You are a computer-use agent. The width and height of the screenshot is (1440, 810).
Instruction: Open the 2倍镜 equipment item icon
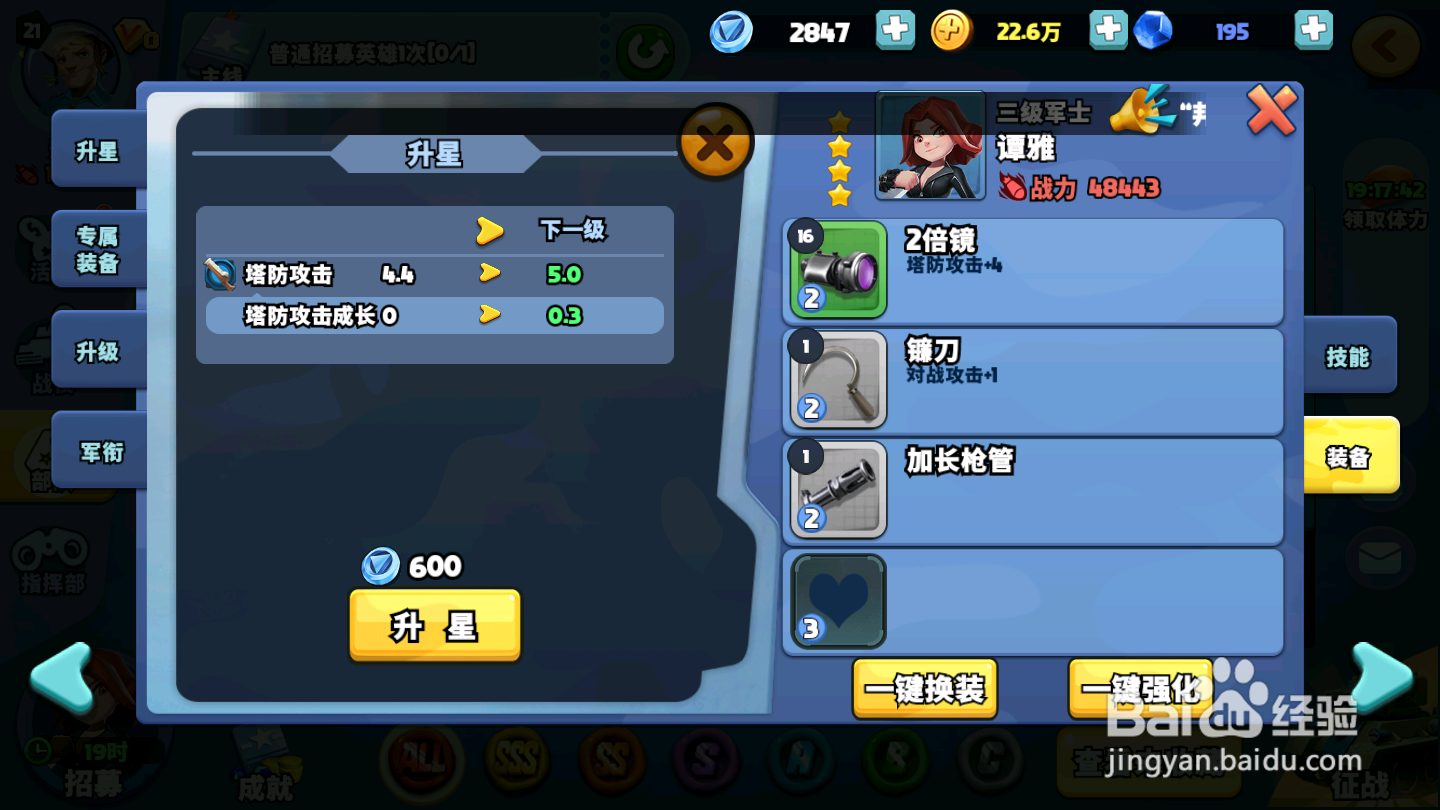[837, 271]
